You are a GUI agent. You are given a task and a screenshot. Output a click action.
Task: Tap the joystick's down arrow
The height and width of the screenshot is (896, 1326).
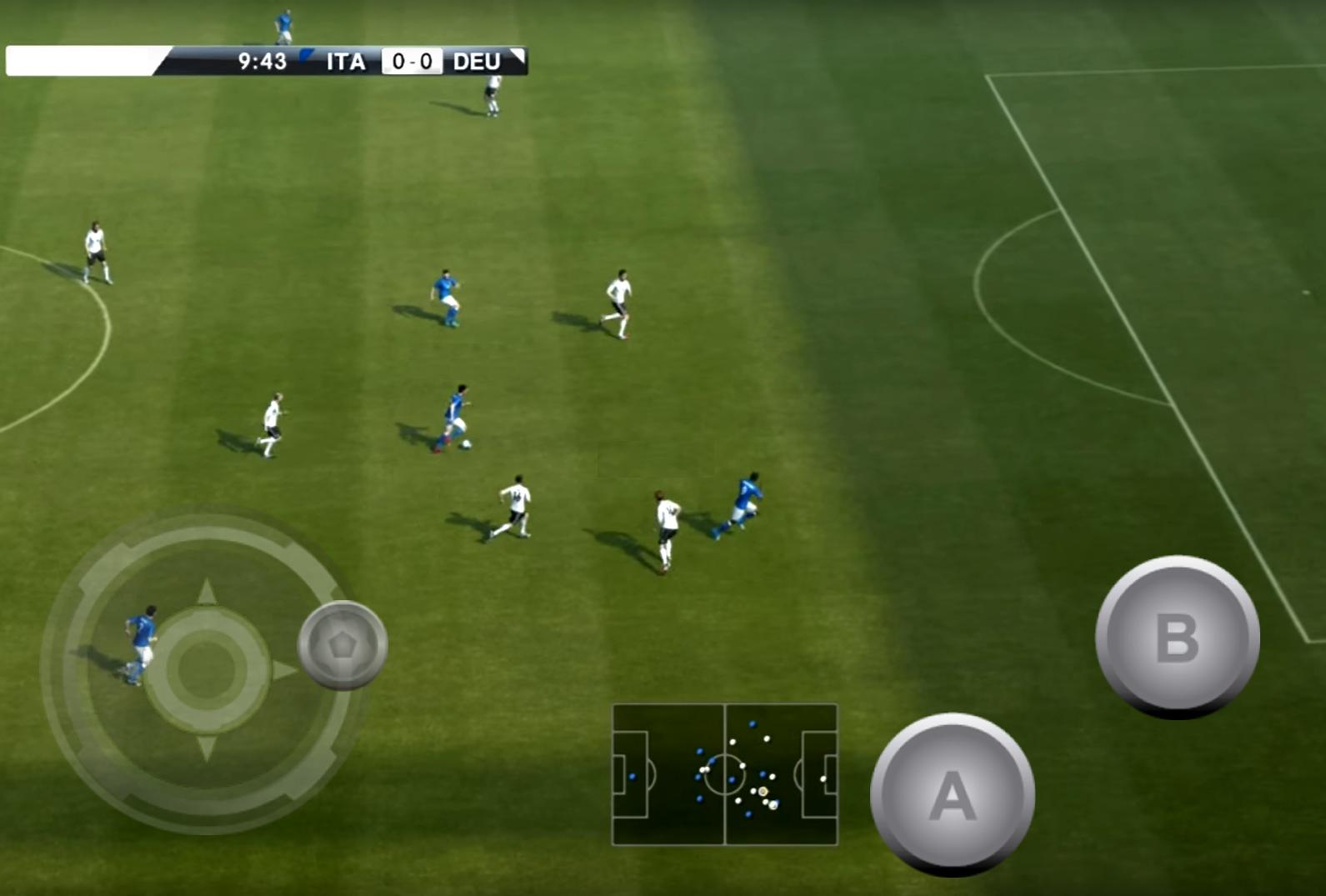207,747
